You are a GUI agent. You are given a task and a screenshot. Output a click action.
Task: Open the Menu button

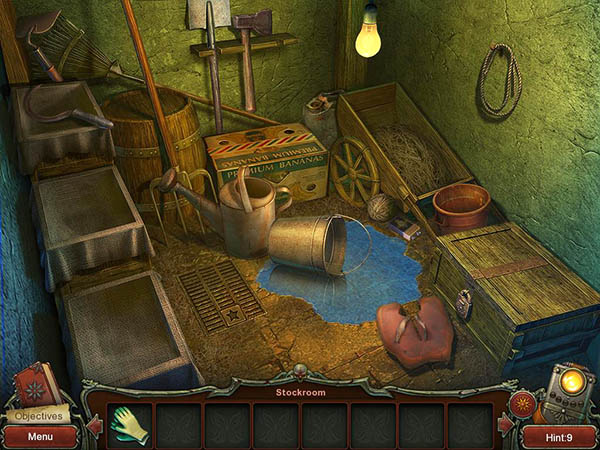40,436
